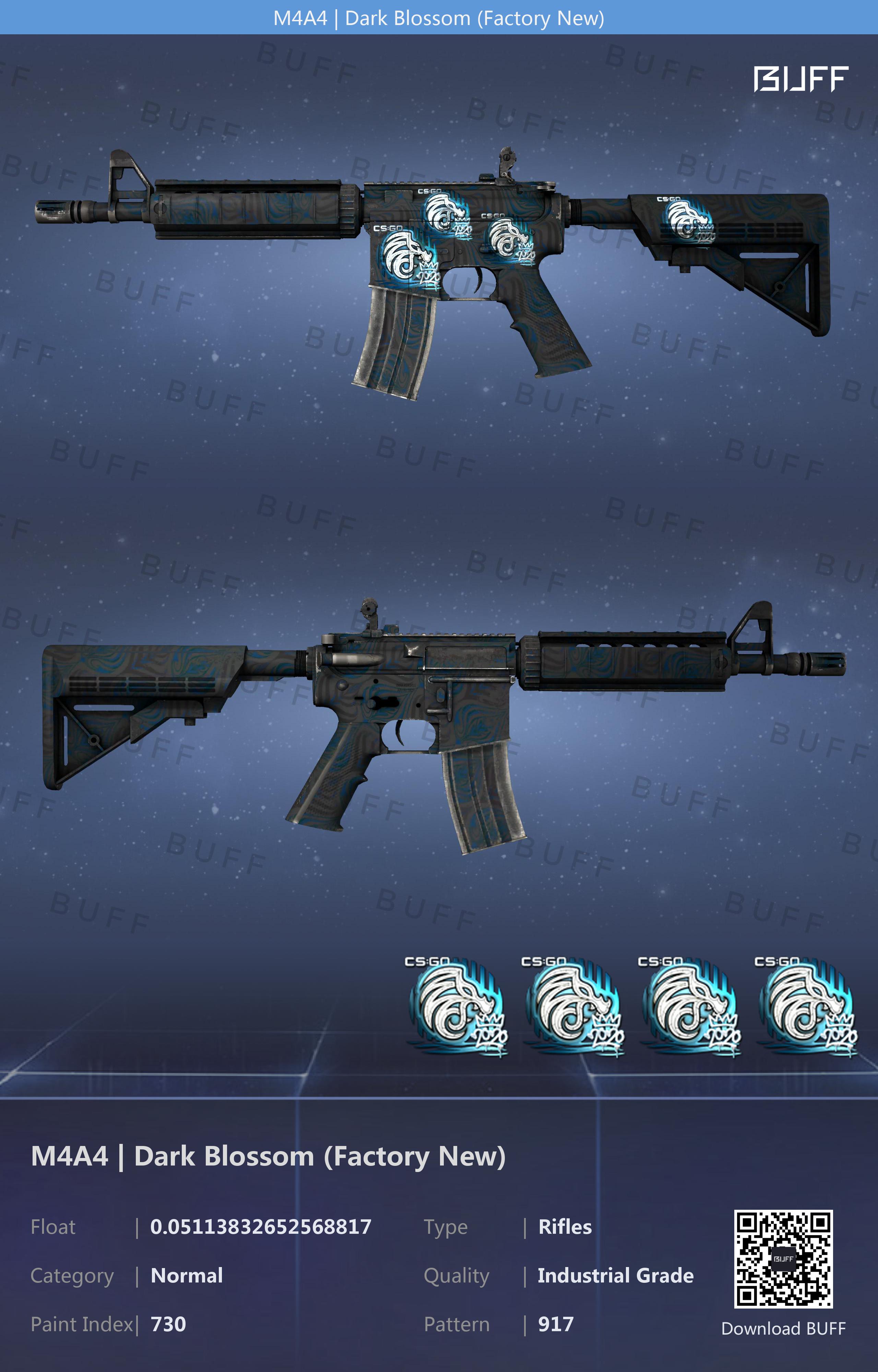The width and height of the screenshot is (878, 1372).
Task: Click the BUFF logo in the corner
Action: pos(800,79)
